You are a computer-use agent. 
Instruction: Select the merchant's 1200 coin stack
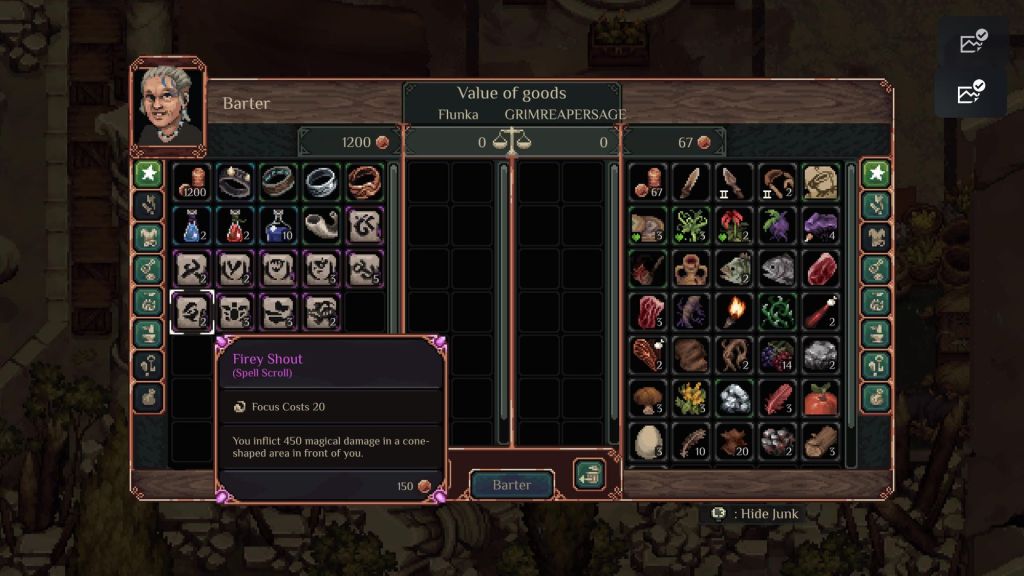point(190,182)
